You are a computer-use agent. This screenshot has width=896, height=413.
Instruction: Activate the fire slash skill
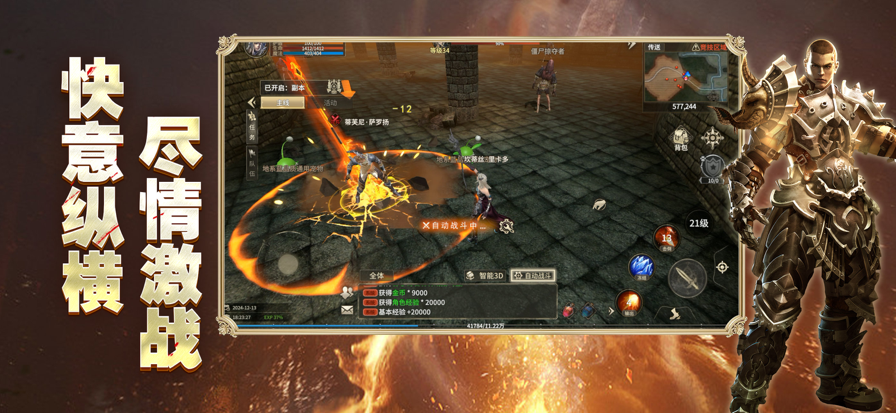[628, 301]
